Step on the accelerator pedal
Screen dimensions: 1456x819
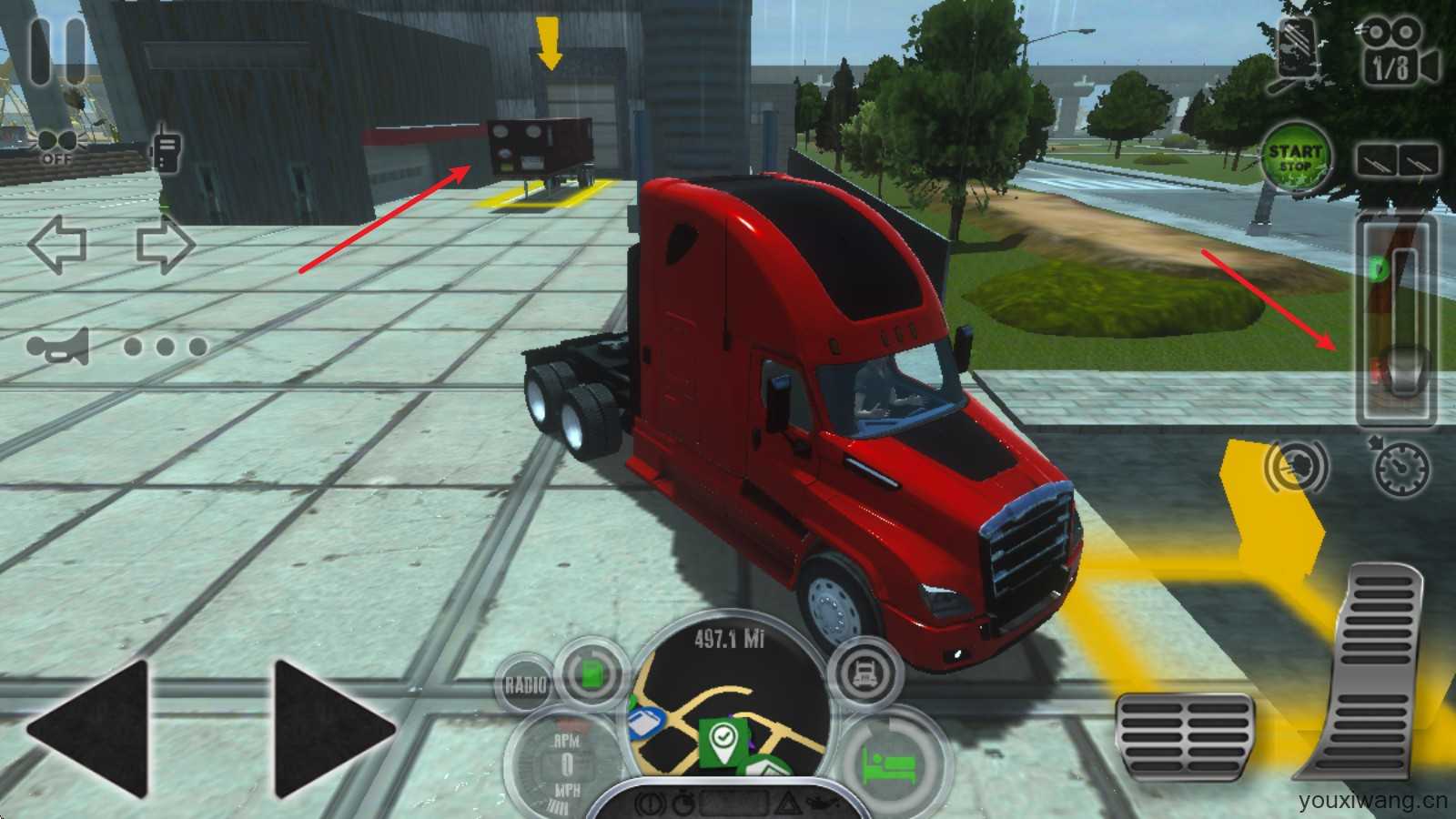click(x=1372, y=673)
